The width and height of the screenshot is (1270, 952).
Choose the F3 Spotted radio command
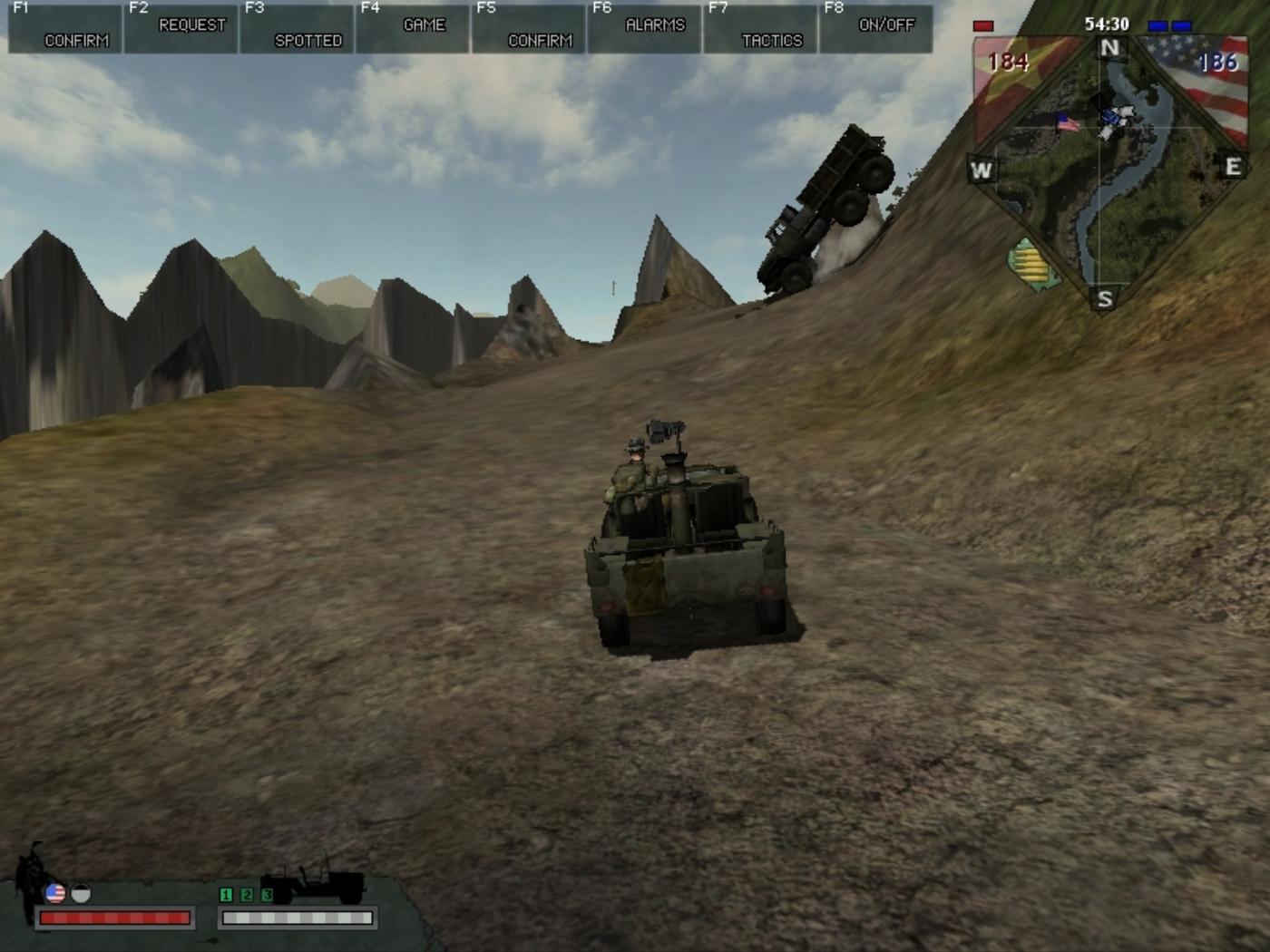pos(298,28)
